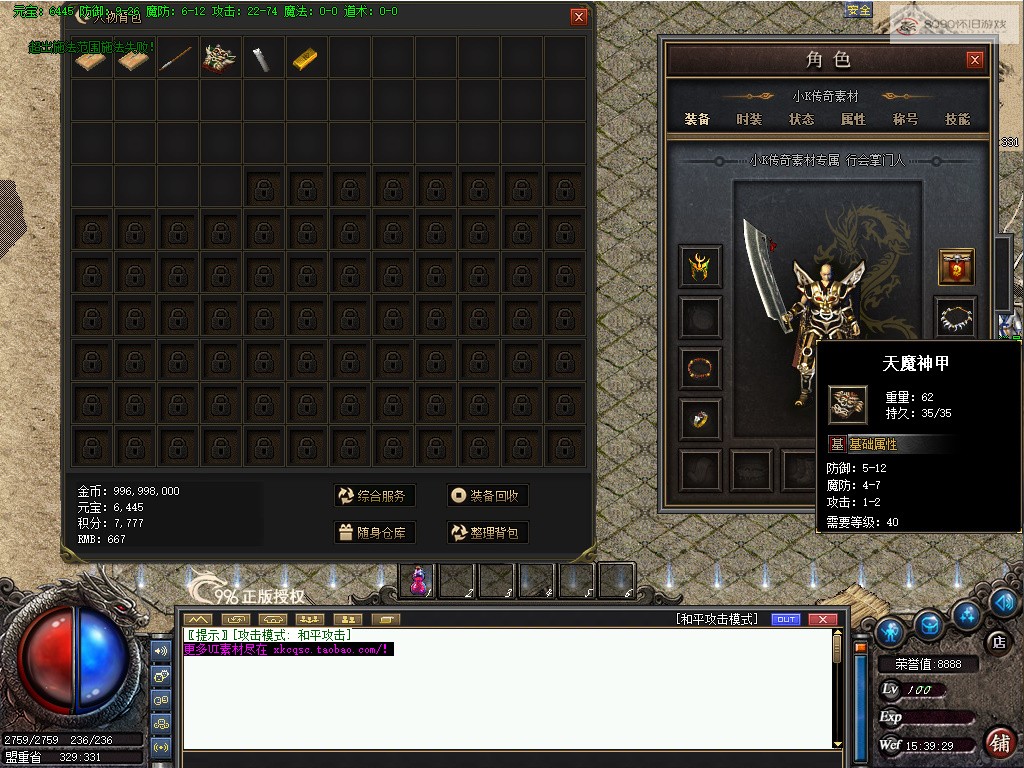Select the equipped helmet slot
The image size is (1024, 768).
tap(700, 267)
